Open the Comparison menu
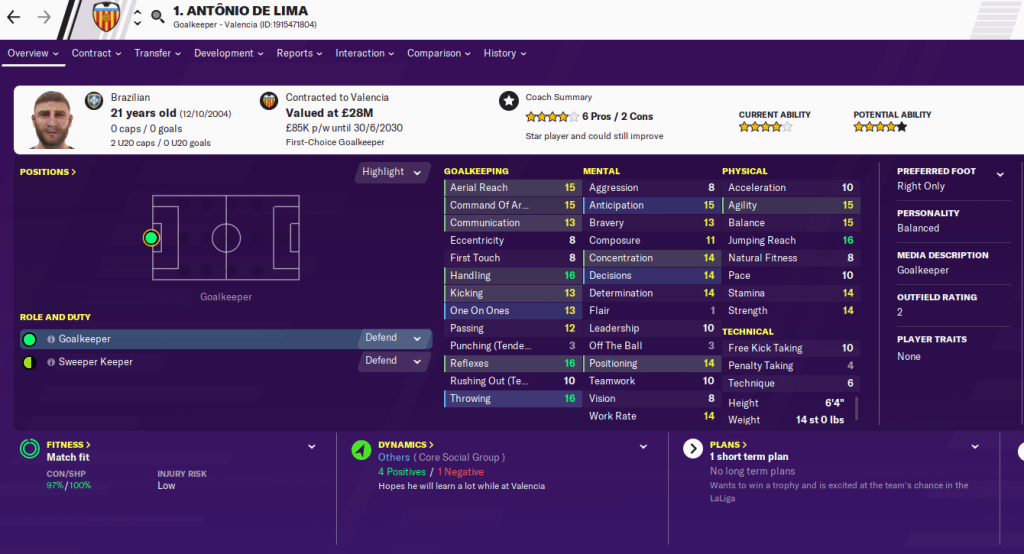 (x=439, y=53)
